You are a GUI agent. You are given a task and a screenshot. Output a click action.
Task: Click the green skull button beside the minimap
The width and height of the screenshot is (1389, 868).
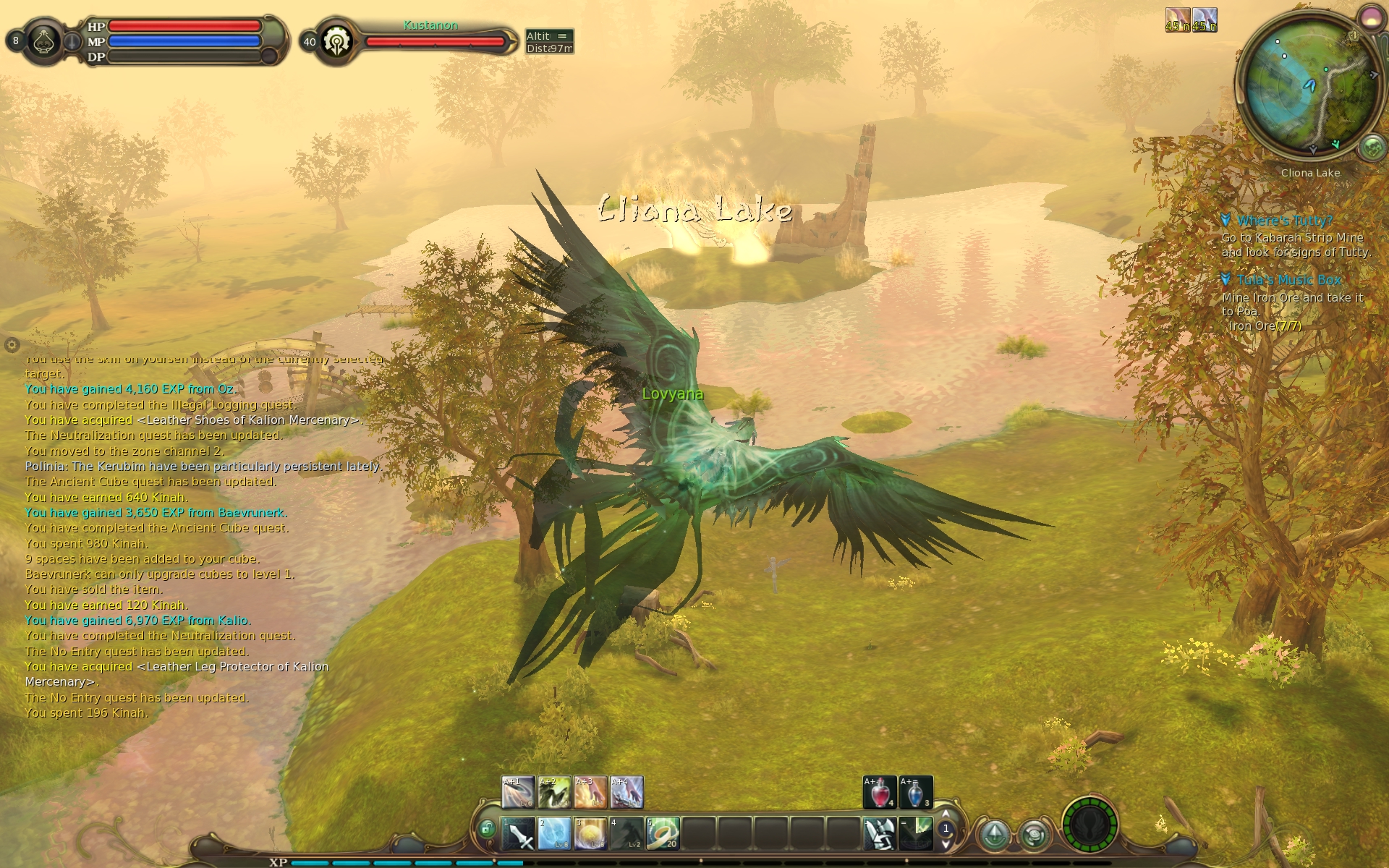tap(1372, 148)
